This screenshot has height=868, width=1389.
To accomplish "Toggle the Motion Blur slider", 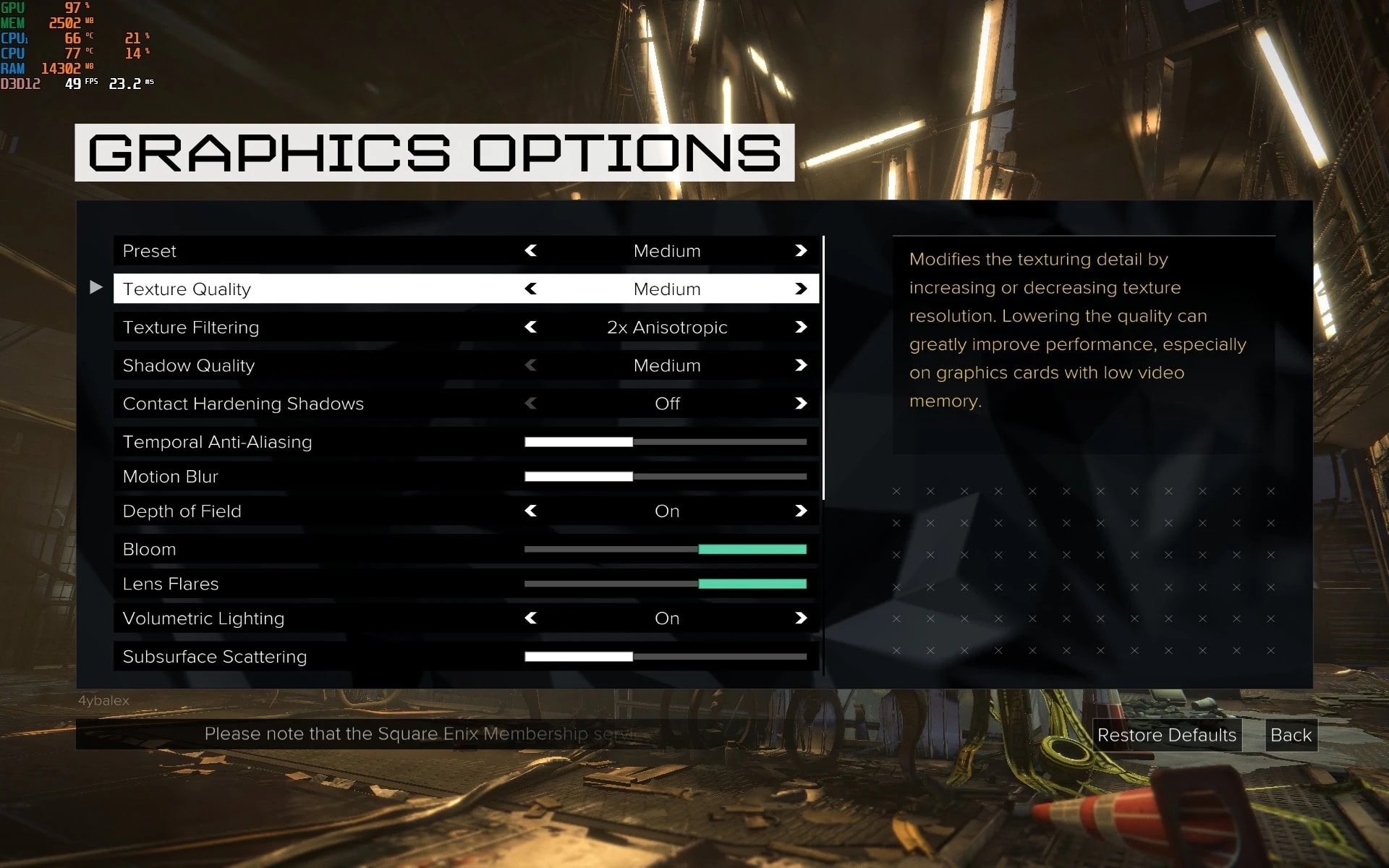I will click(x=665, y=476).
